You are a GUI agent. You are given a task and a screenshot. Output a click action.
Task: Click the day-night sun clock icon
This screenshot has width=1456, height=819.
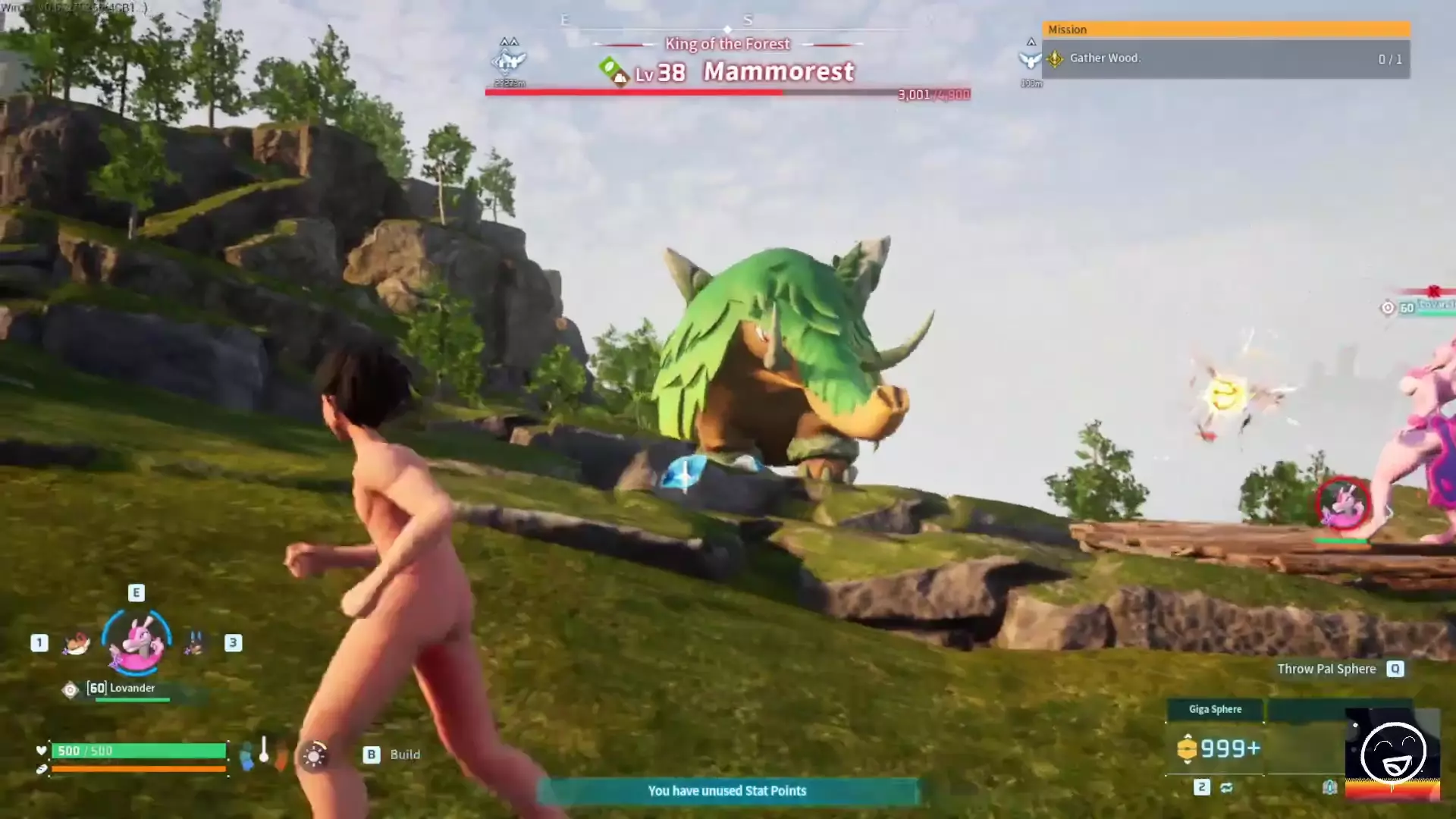[314, 755]
